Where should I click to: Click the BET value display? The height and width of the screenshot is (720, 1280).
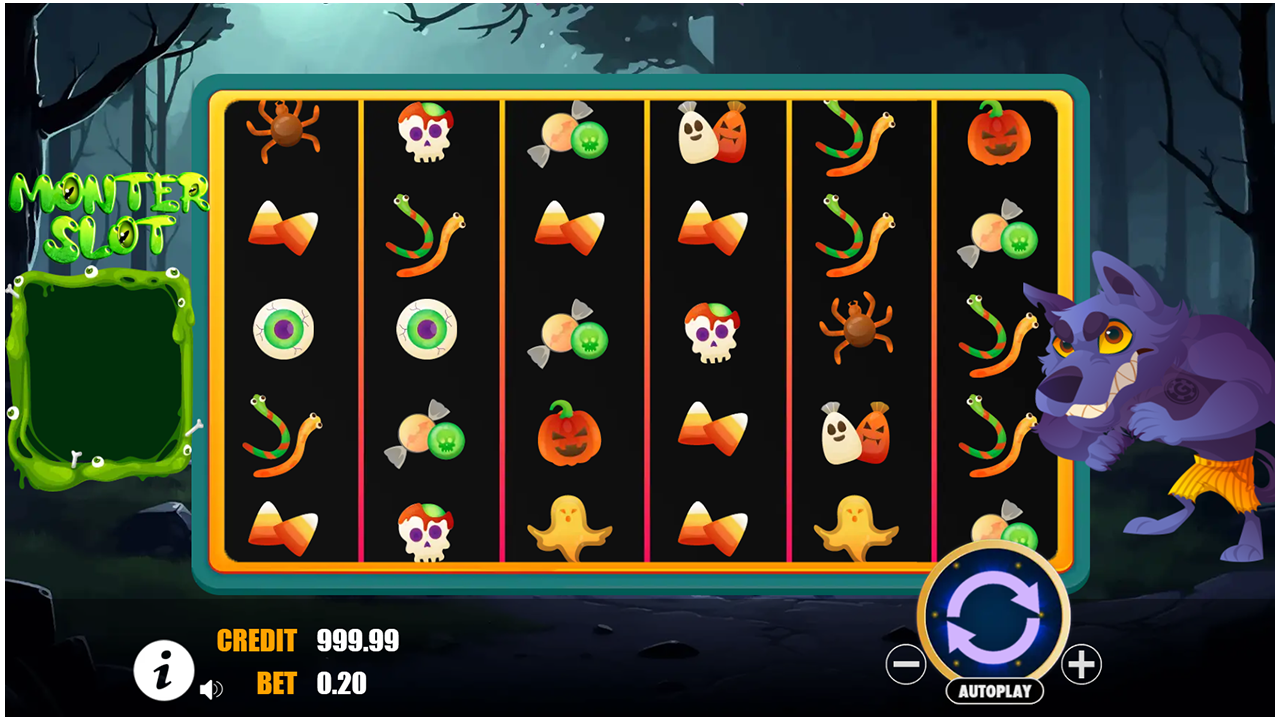tap(340, 686)
